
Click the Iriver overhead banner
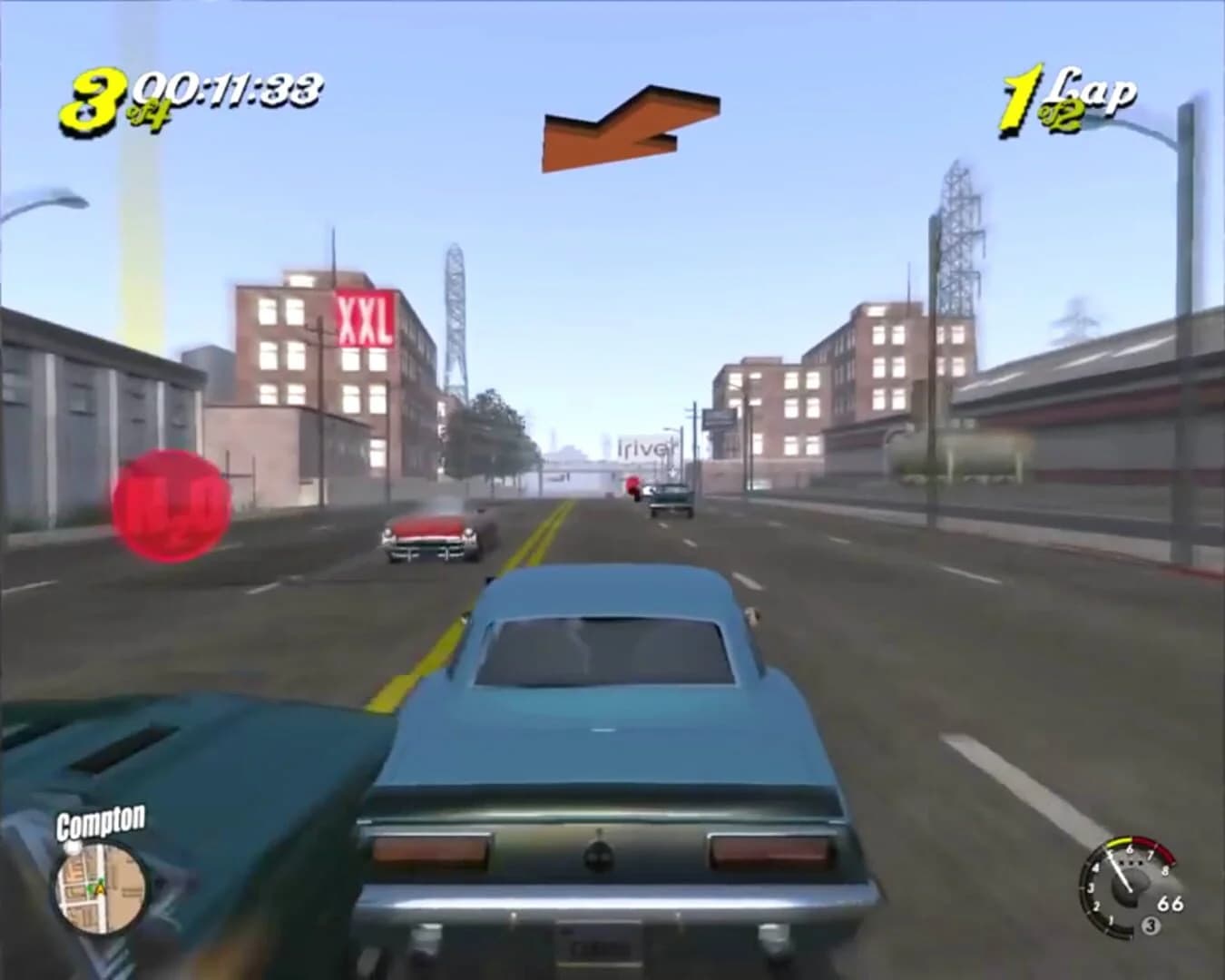647,446
